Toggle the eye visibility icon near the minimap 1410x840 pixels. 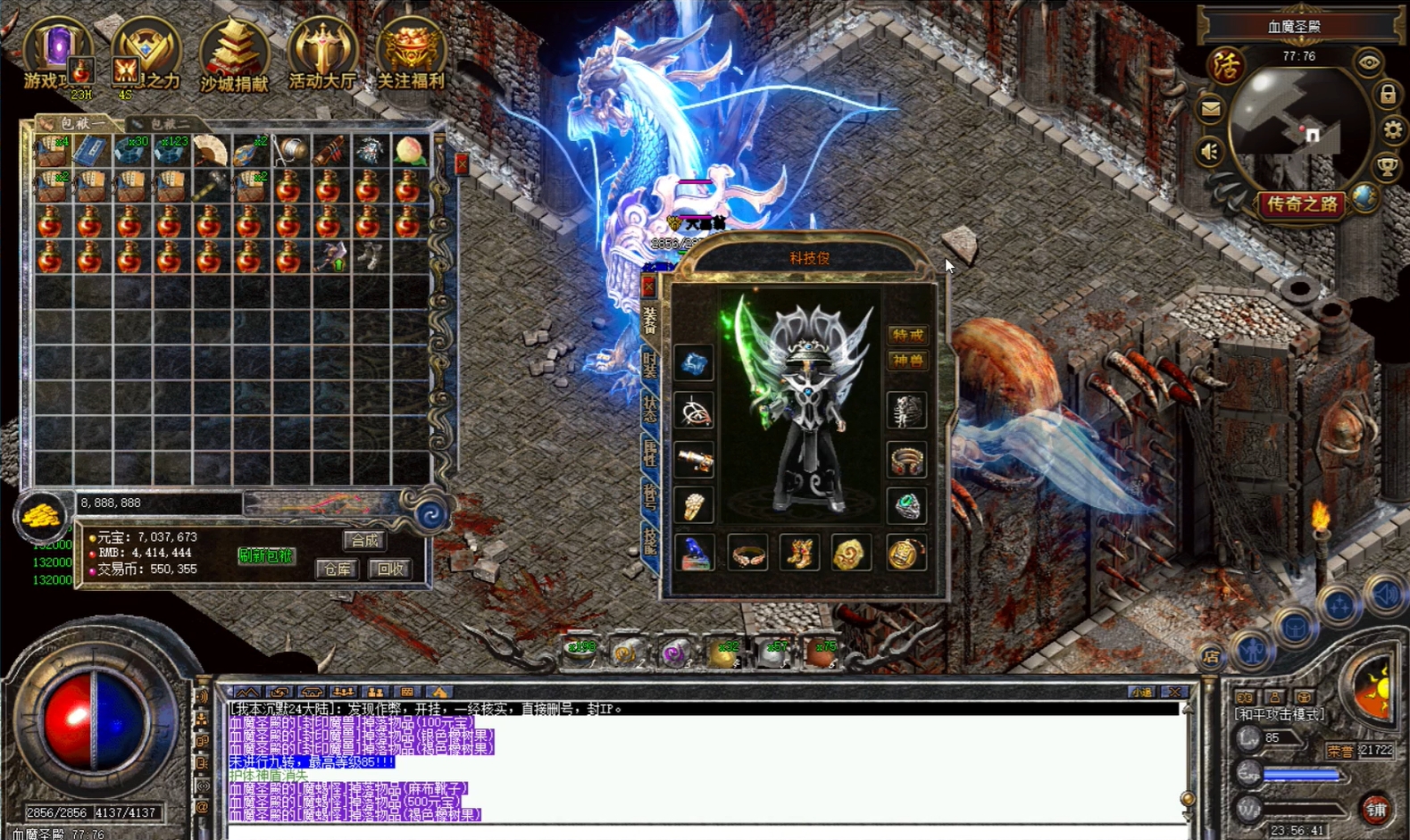[x=1368, y=62]
